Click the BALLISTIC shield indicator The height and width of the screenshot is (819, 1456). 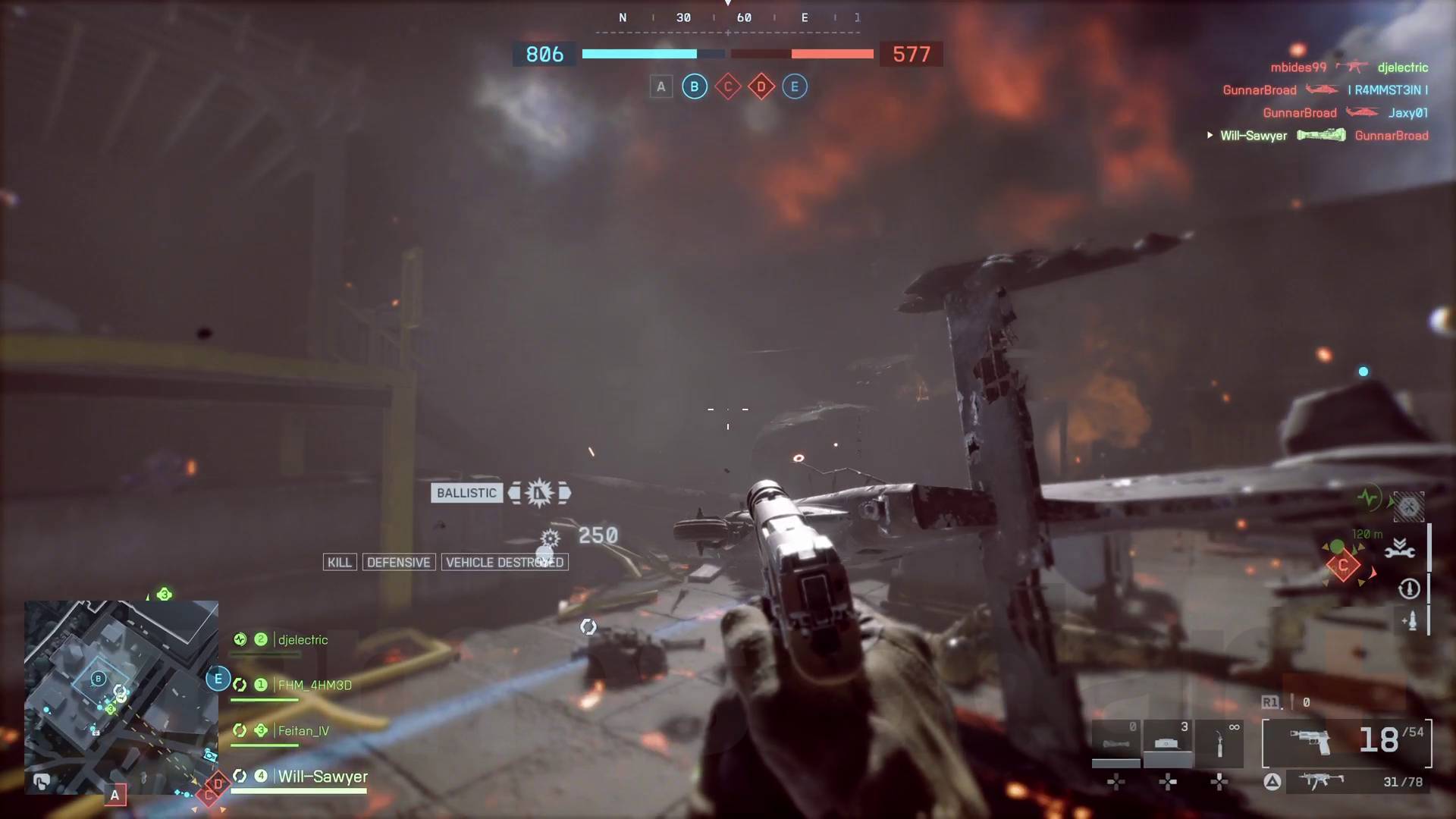tap(466, 493)
